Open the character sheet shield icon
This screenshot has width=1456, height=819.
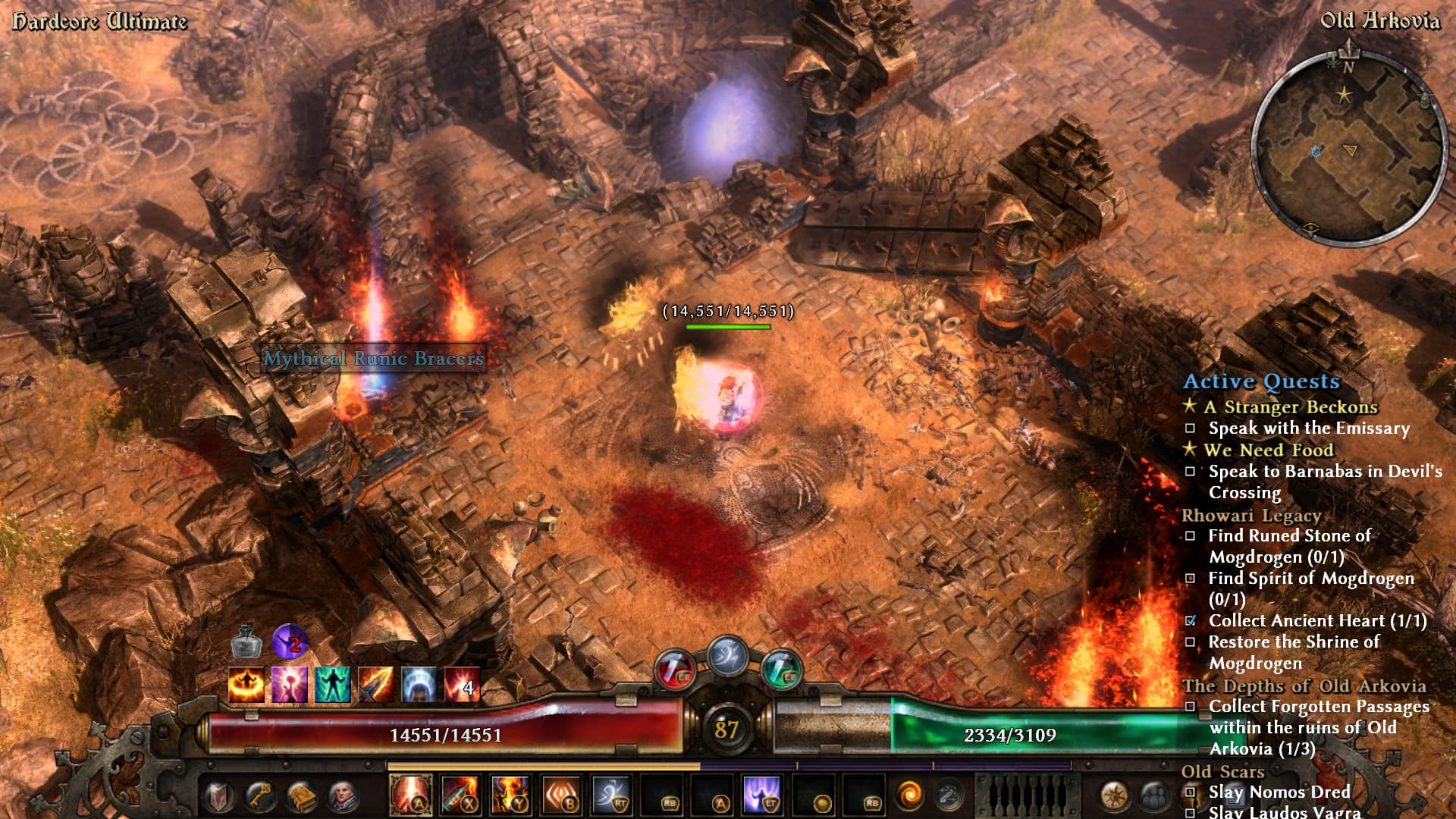219,795
